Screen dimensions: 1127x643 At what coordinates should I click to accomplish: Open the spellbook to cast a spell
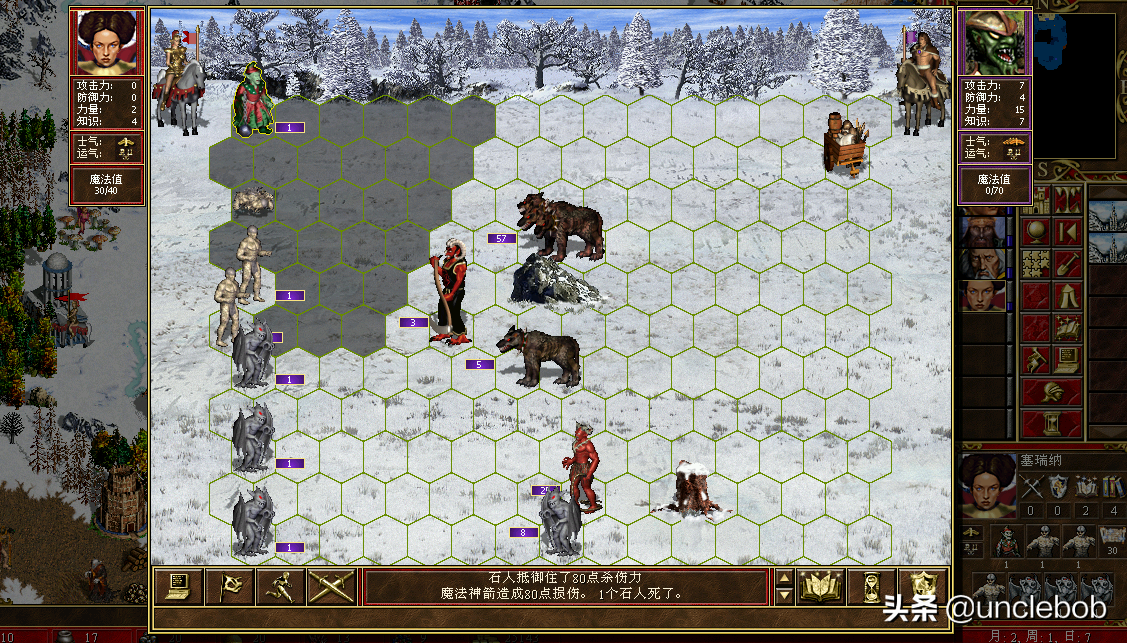pos(820,587)
